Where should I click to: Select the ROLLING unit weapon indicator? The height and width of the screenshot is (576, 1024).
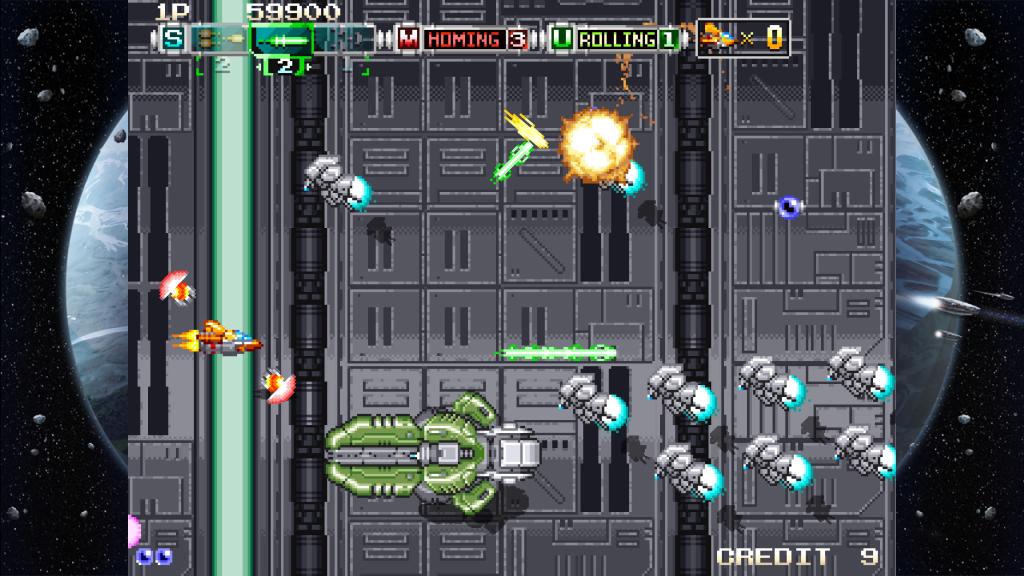pyautogui.click(x=628, y=39)
